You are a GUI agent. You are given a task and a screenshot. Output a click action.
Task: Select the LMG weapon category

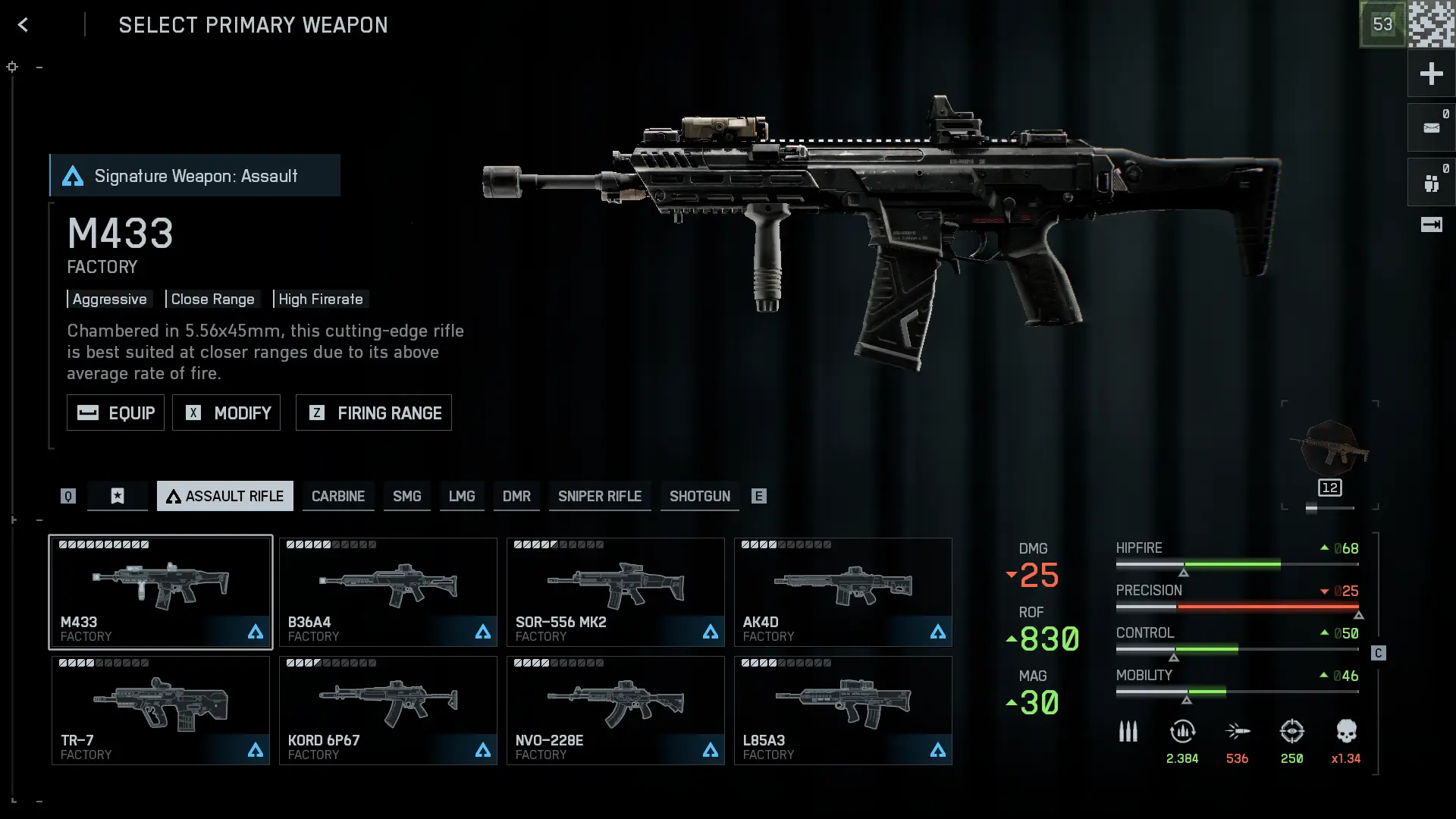pos(462,496)
